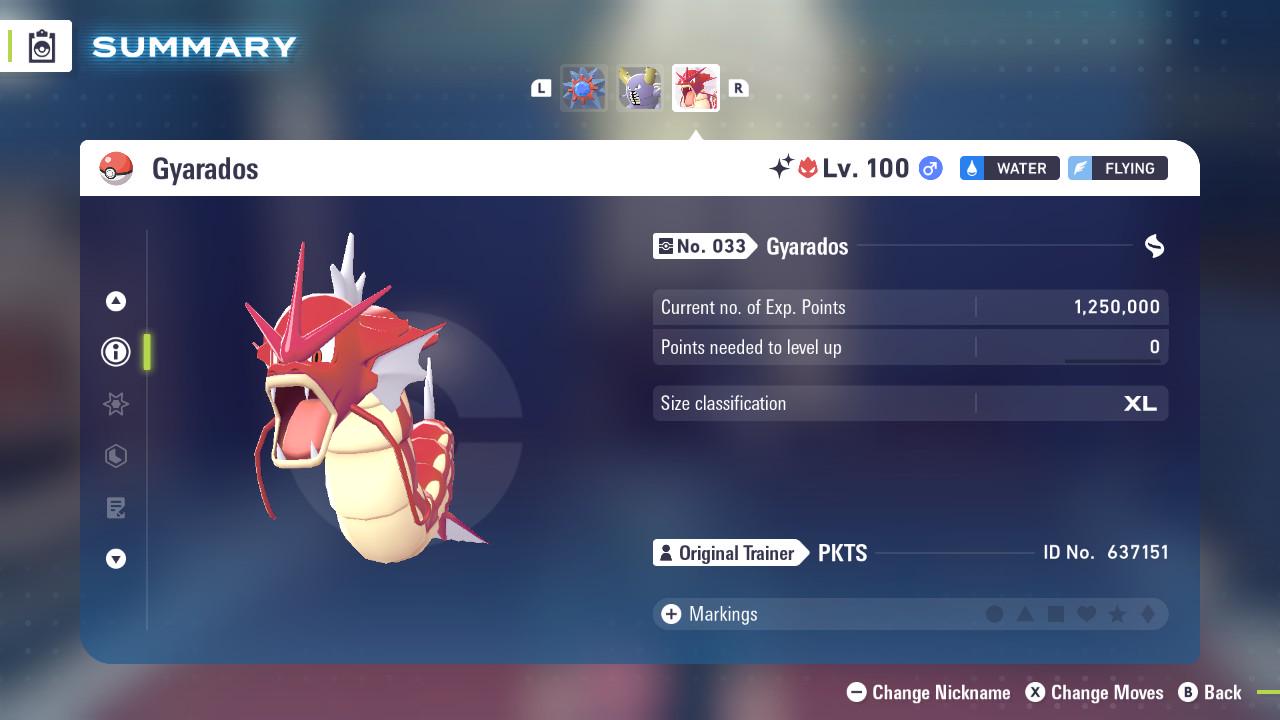Open the moves page icon in sidebar
This screenshot has width=1280, height=720.
115,508
